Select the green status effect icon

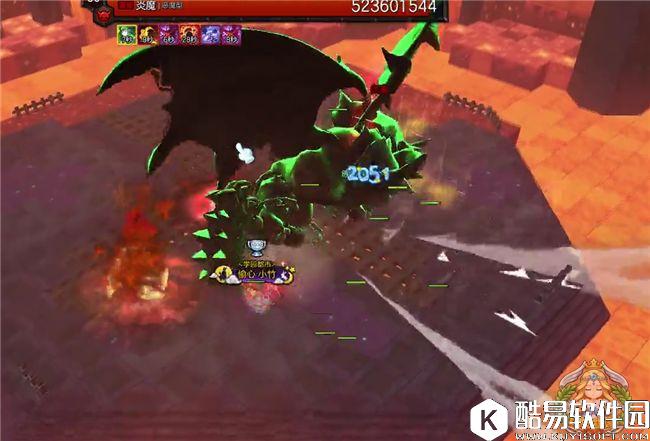(127, 35)
